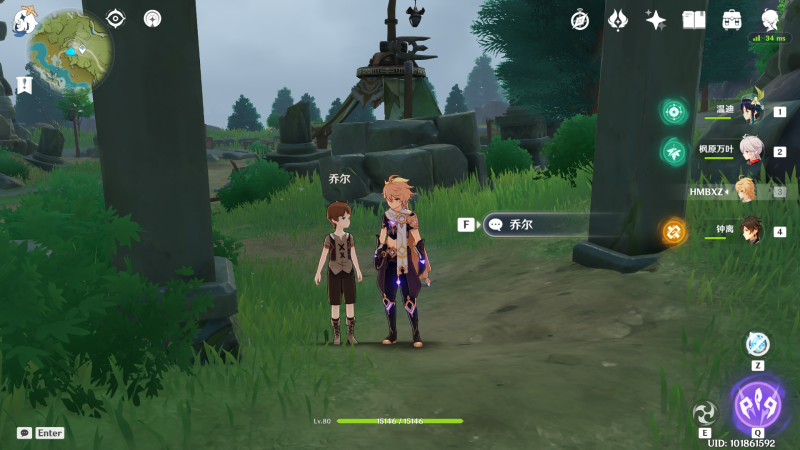Screen dimensions: 800x450
Task: Use the gadget icon above the burst
Action: point(758,344)
